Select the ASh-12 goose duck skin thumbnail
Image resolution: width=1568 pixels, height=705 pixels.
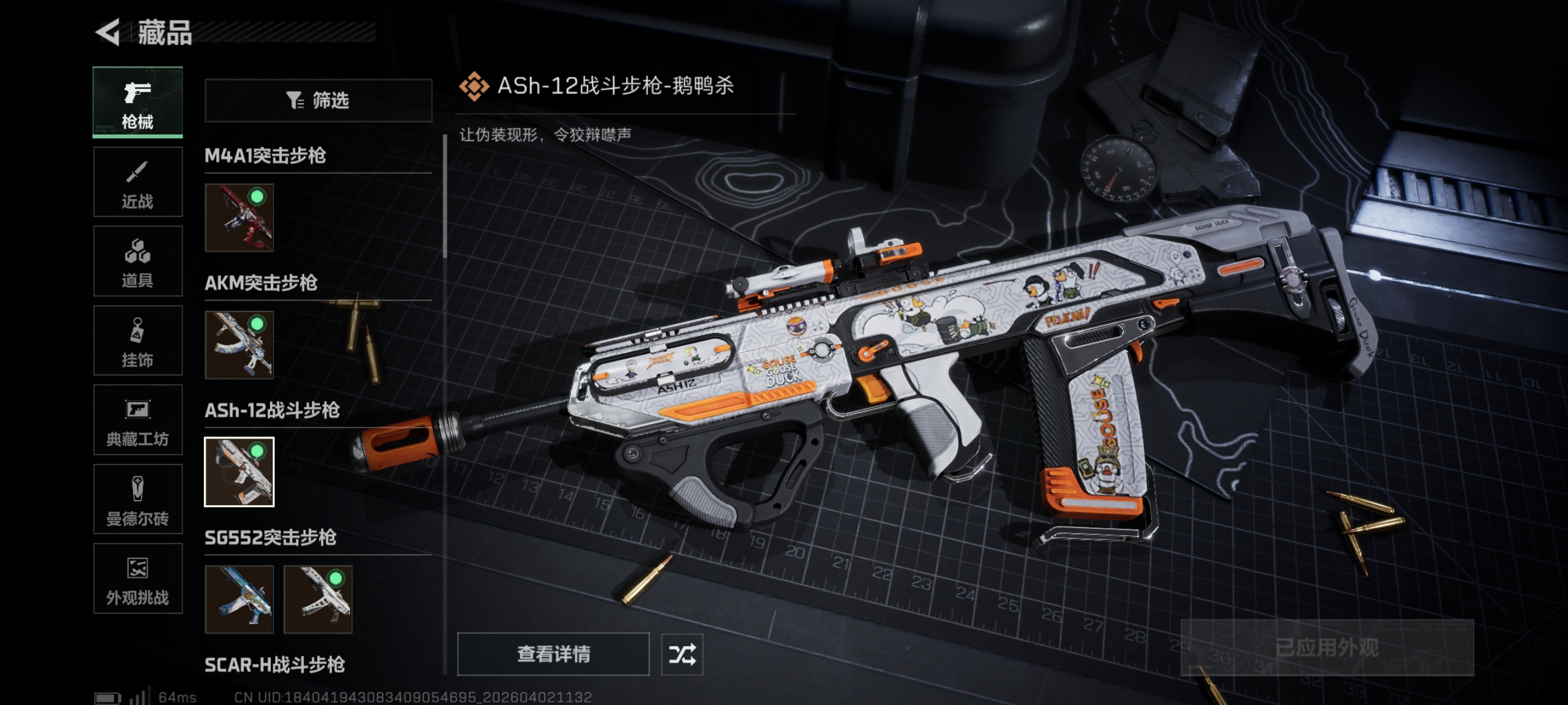[239, 472]
